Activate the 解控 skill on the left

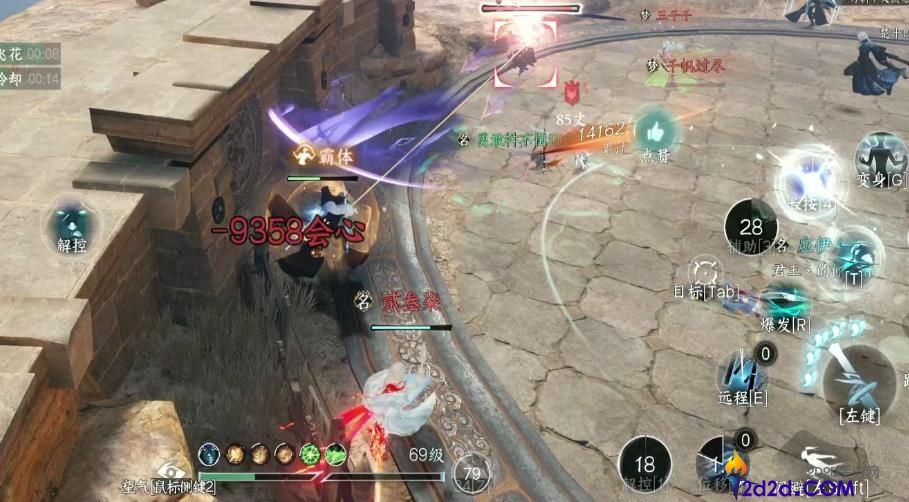tap(71, 223)
